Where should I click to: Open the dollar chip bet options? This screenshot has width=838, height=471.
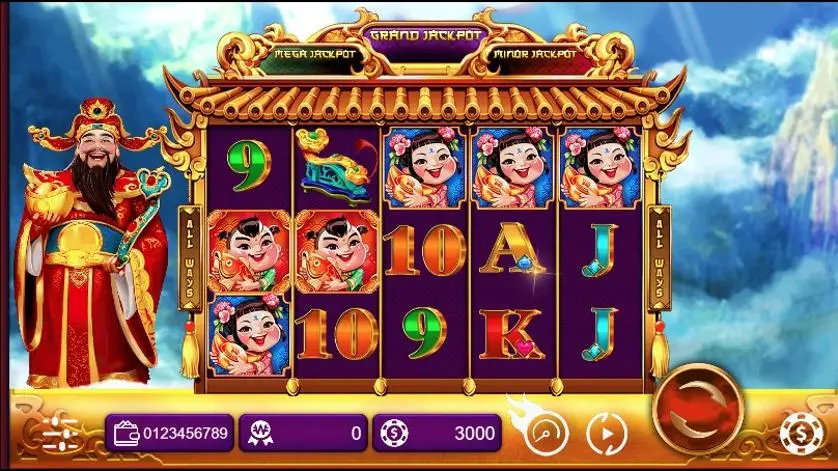802,434
